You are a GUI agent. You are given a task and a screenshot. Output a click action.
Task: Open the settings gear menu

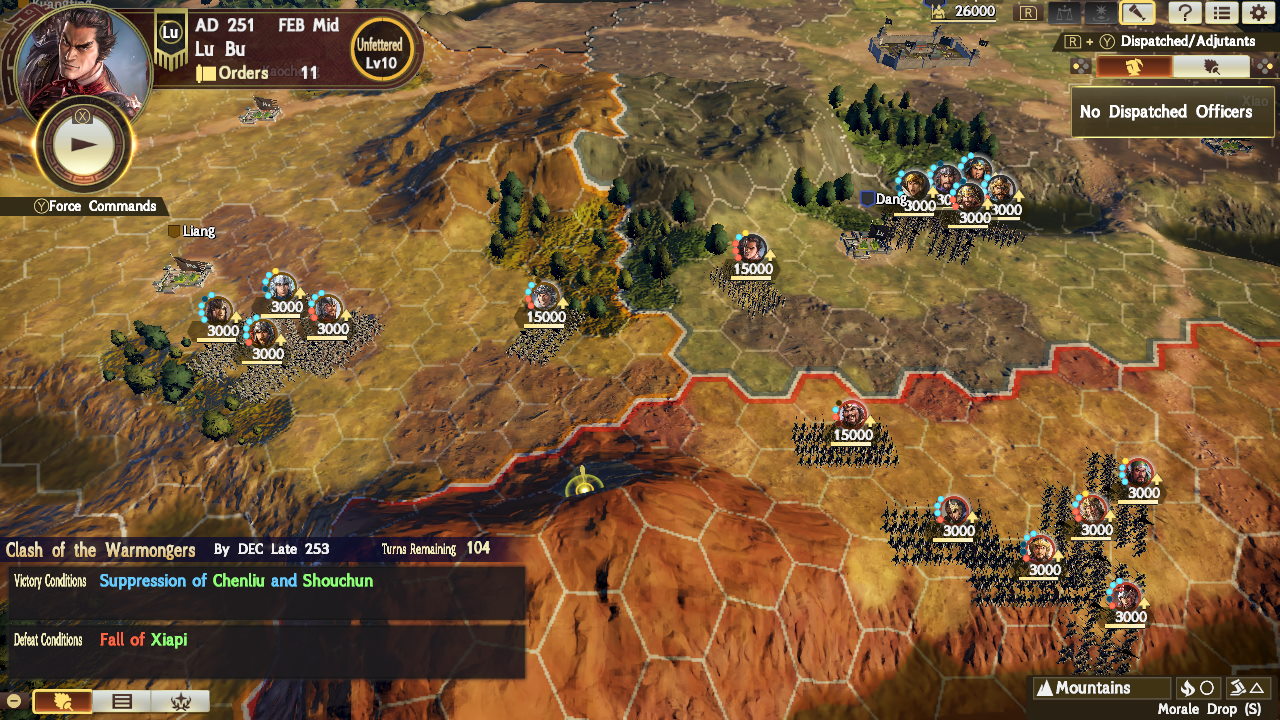pyautogui.click(x=1258, y=12)
